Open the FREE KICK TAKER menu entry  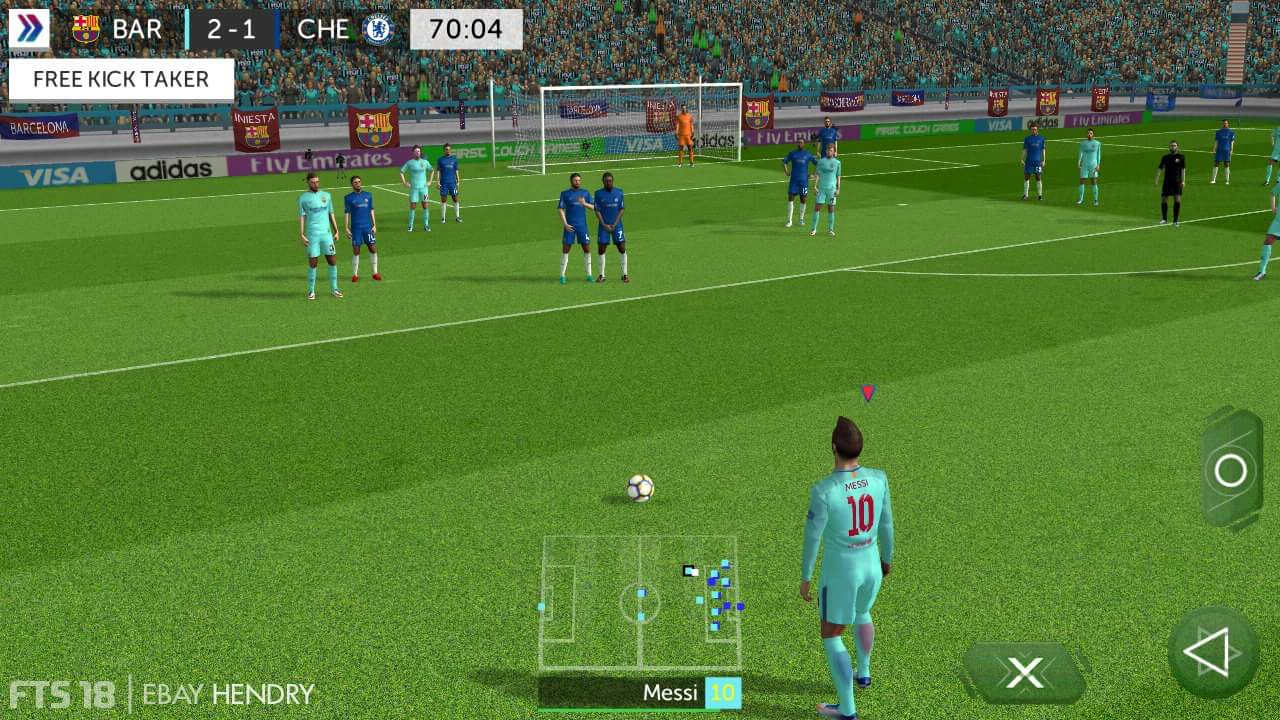pyautogui.click(x=120, y=78)
